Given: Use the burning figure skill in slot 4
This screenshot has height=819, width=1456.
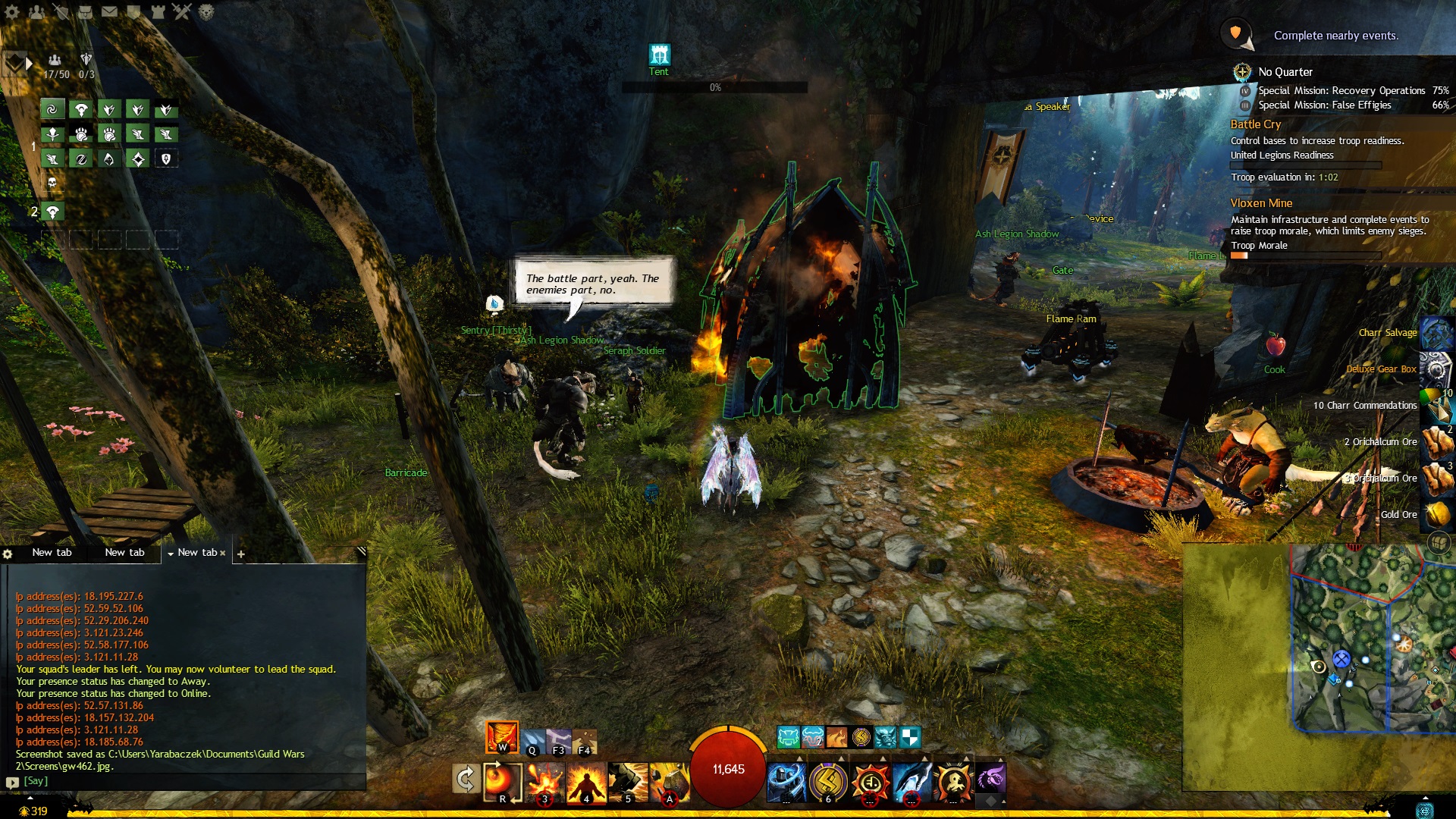Looking at the screenshot, I should tap(586, 781).
